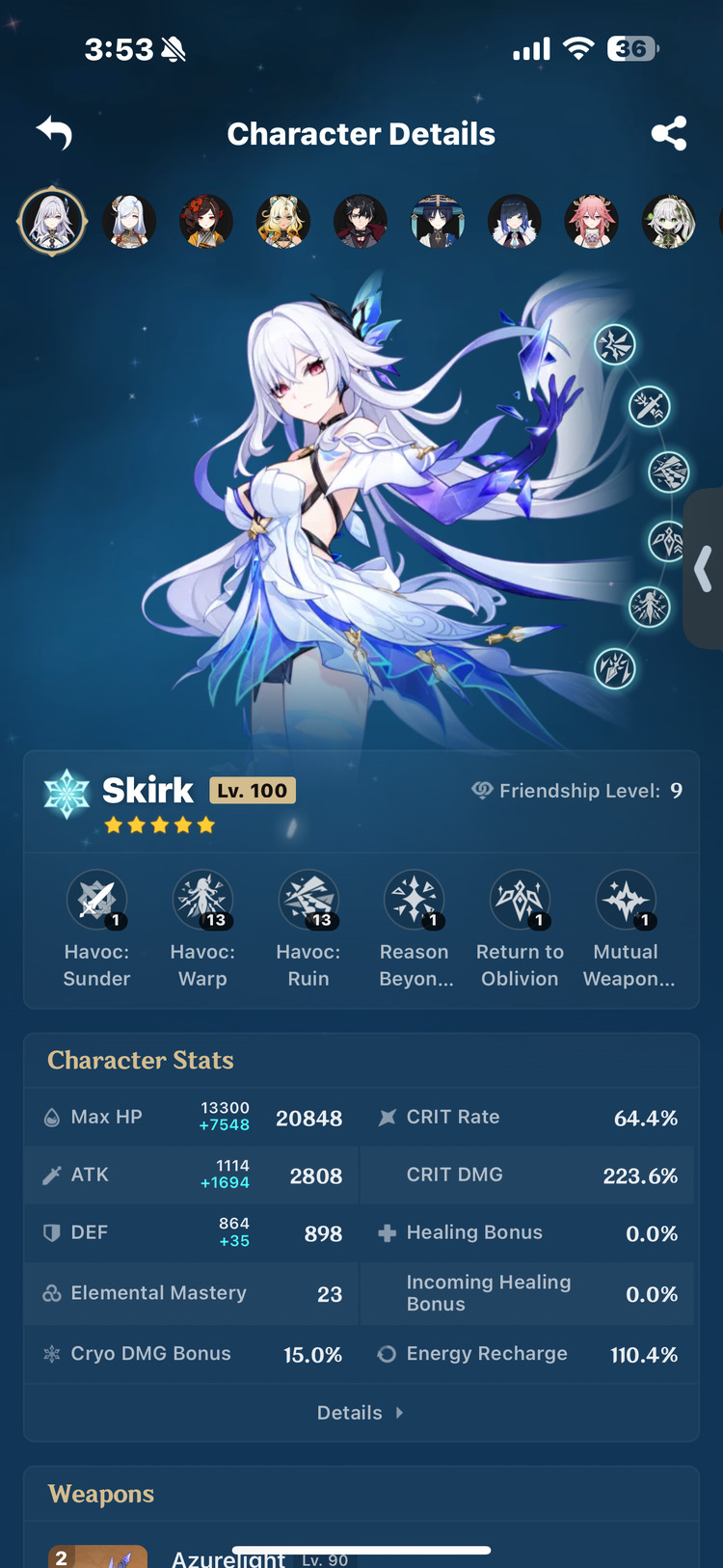
Task: Select Skirk's highlighted avatar
Action: point(52,221)
